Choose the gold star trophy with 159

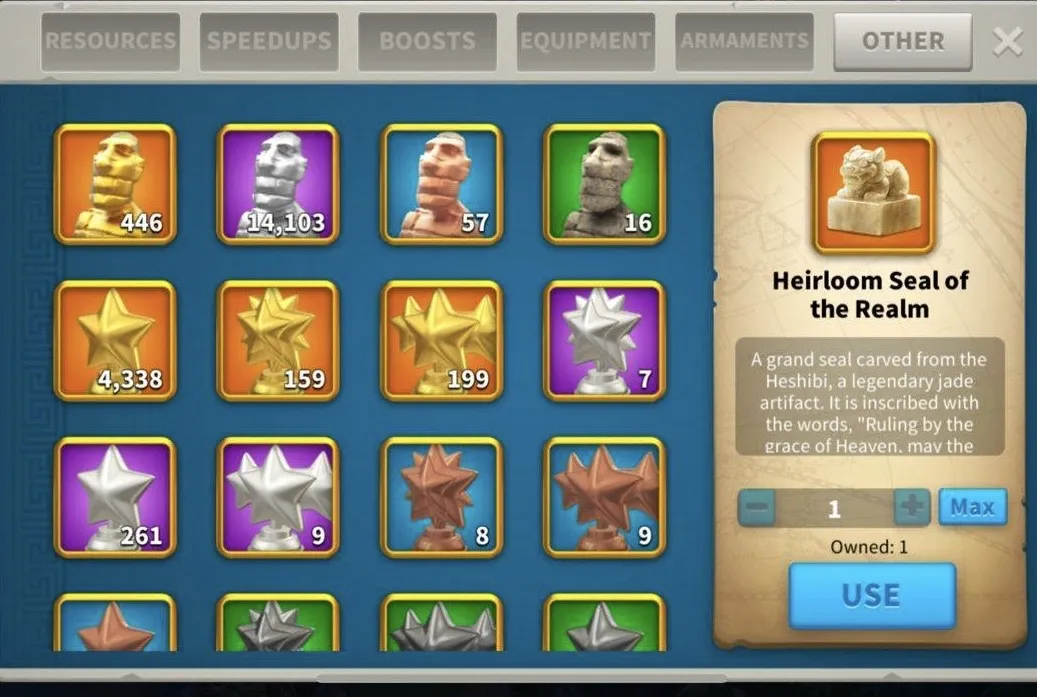click(278, 341)
